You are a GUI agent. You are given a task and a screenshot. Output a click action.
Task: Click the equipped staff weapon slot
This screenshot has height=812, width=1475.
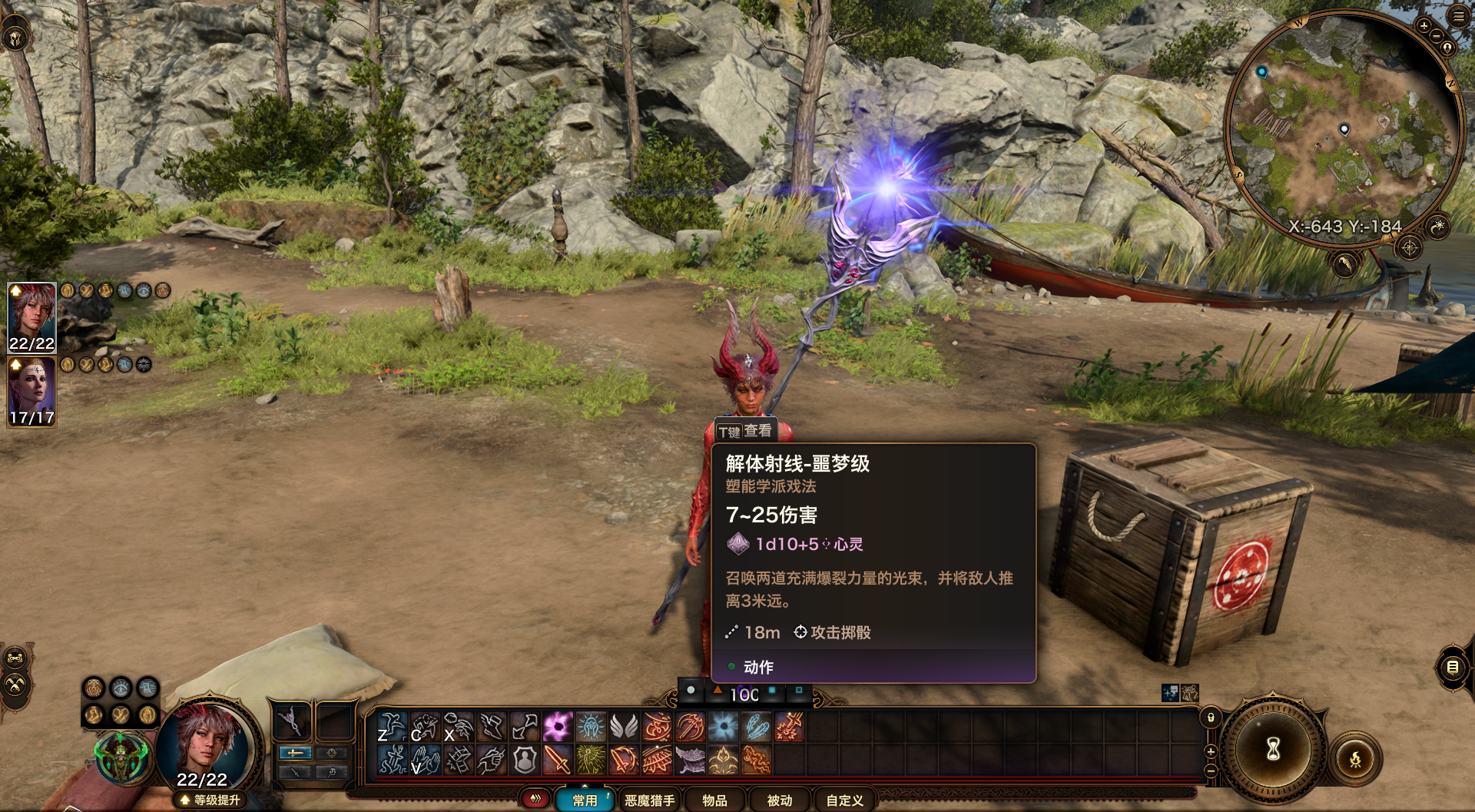(292, 722)
